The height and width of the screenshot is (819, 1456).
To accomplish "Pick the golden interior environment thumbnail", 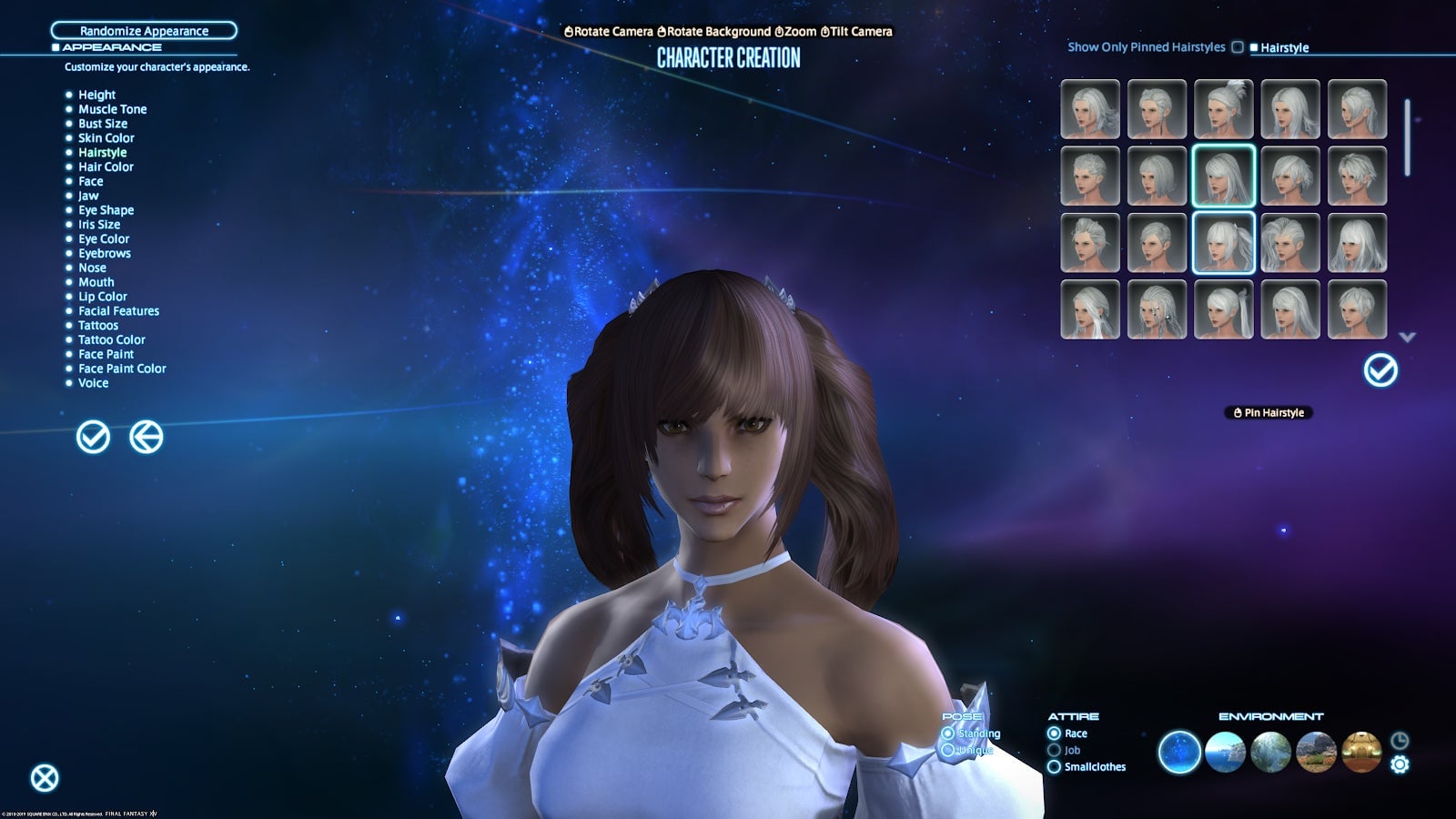I will point(1361,753).
